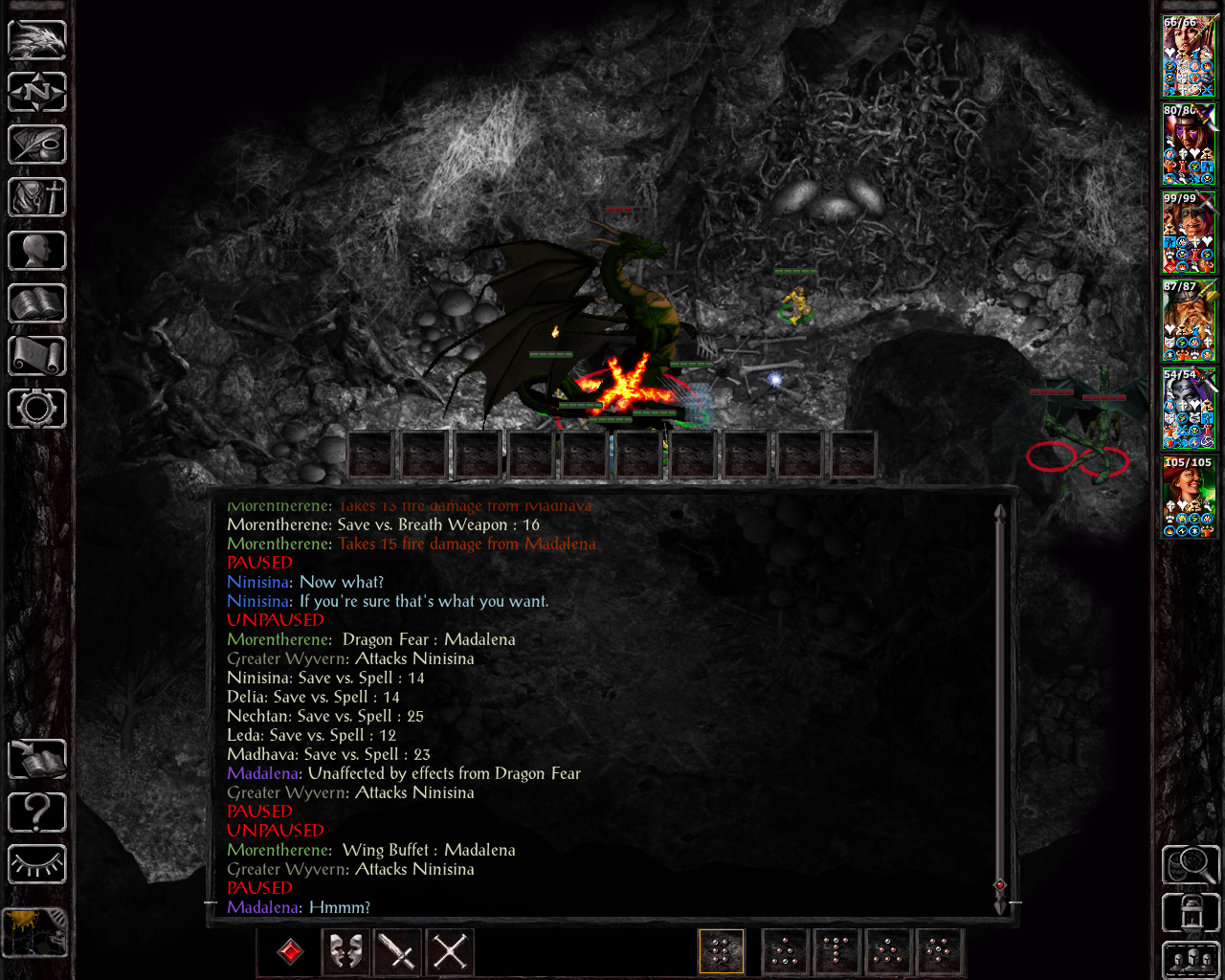Open the priest scroll icon
The height and width of the screenshot is (980, 1225).
37,356
